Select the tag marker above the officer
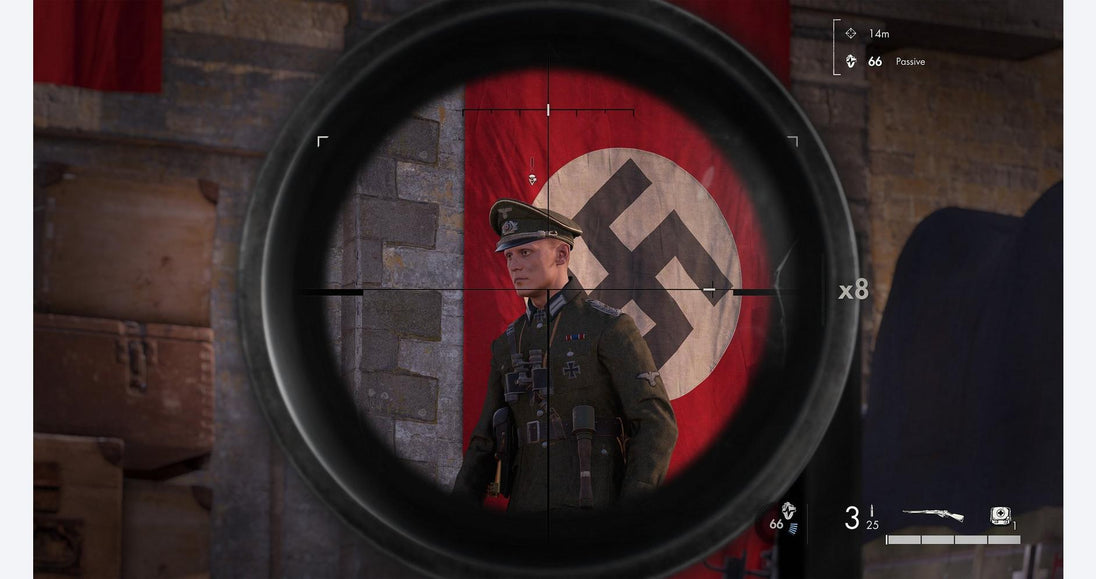Image resolution: width=1096 pixels, height=579 pixels. coord(532,179)
